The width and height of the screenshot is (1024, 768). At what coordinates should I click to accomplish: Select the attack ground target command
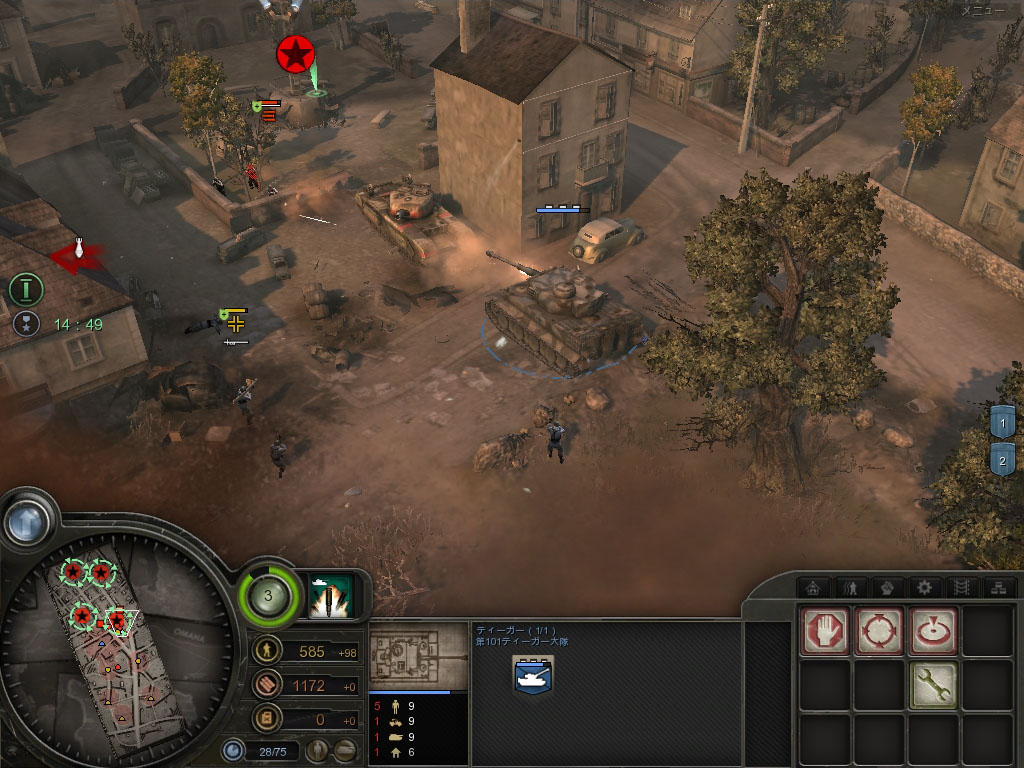coord(932,631)
